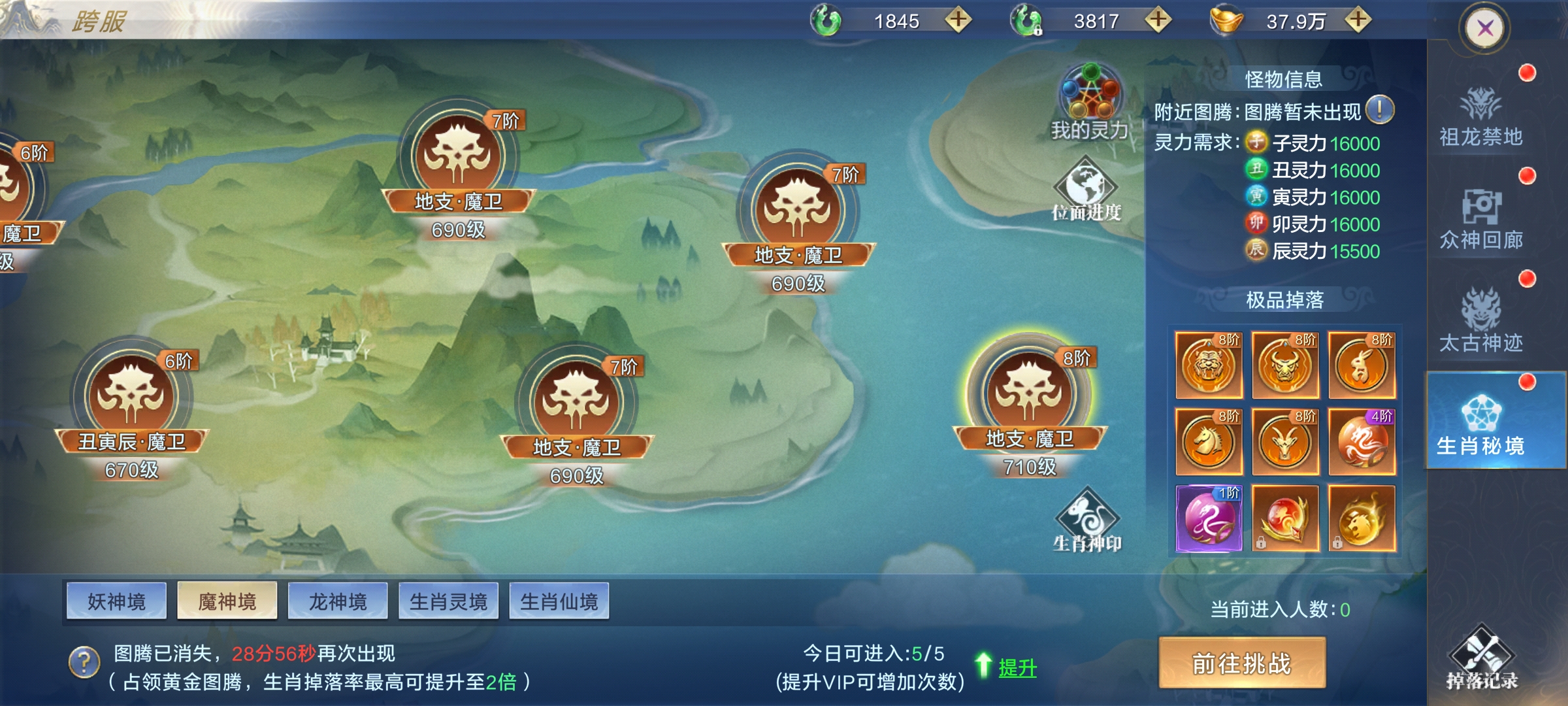
Task: Open 众神回廊 side menu entry
Action: click(x=1481, y=221)
